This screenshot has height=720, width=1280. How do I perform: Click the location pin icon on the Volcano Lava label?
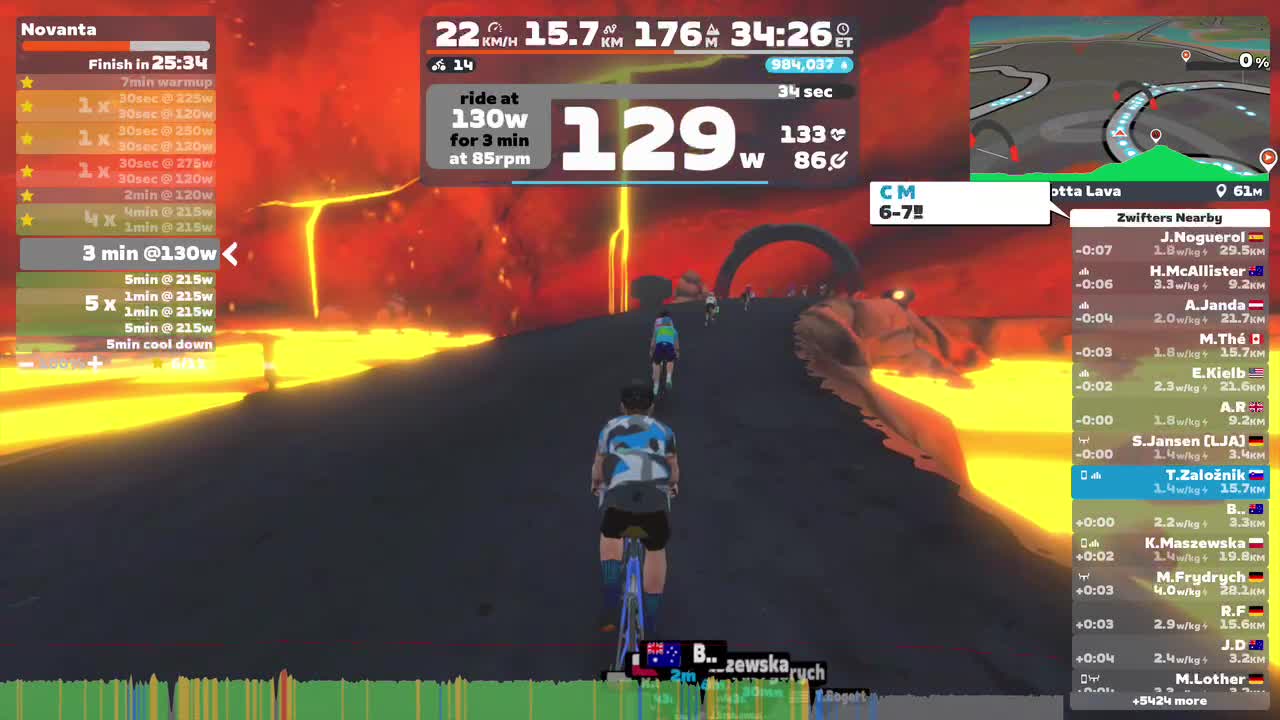click(1221, 190)
